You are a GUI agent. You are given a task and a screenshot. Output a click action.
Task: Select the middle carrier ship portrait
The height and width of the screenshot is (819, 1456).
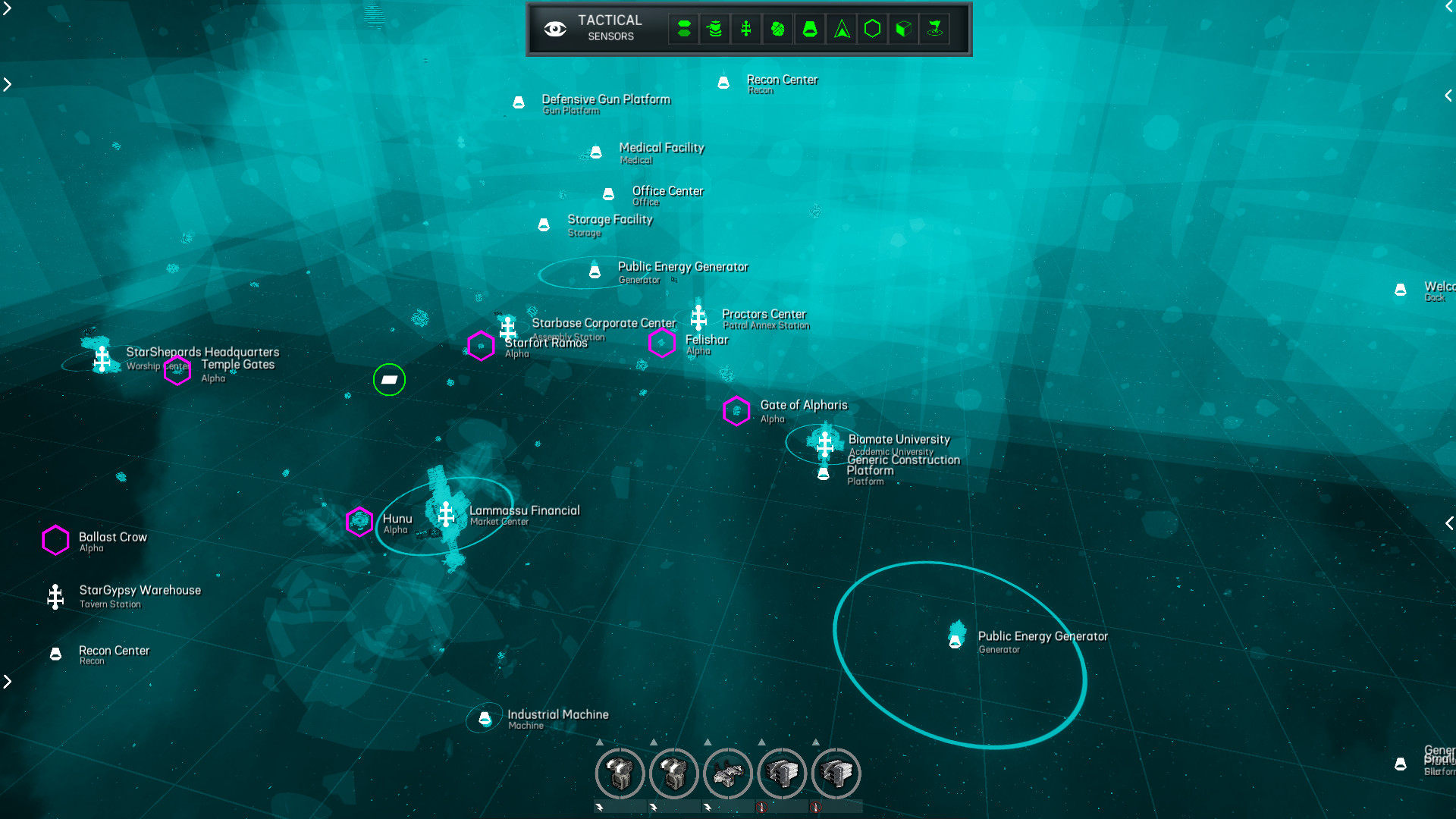(728, 773)
